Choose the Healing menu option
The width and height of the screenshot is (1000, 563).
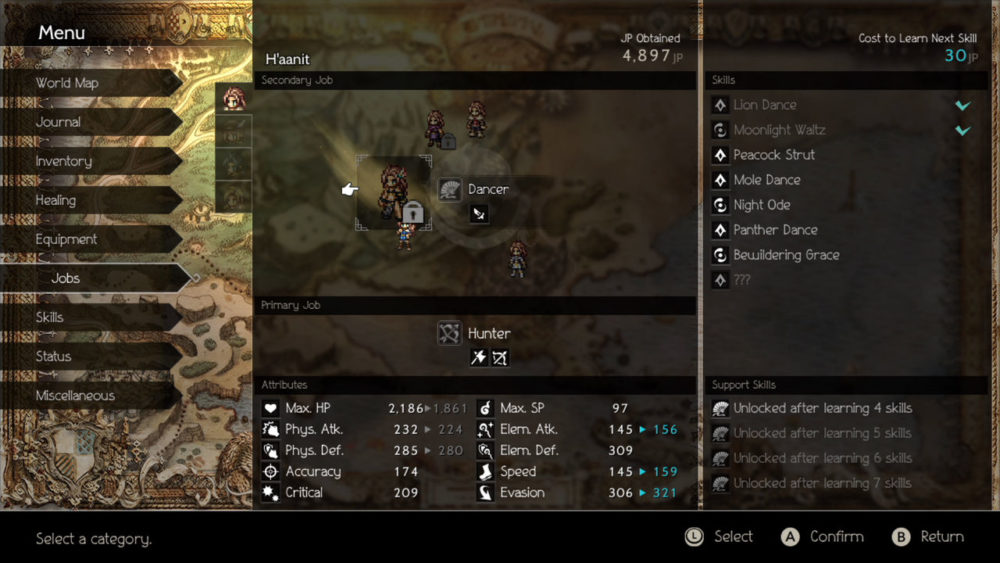pos(56,200)
